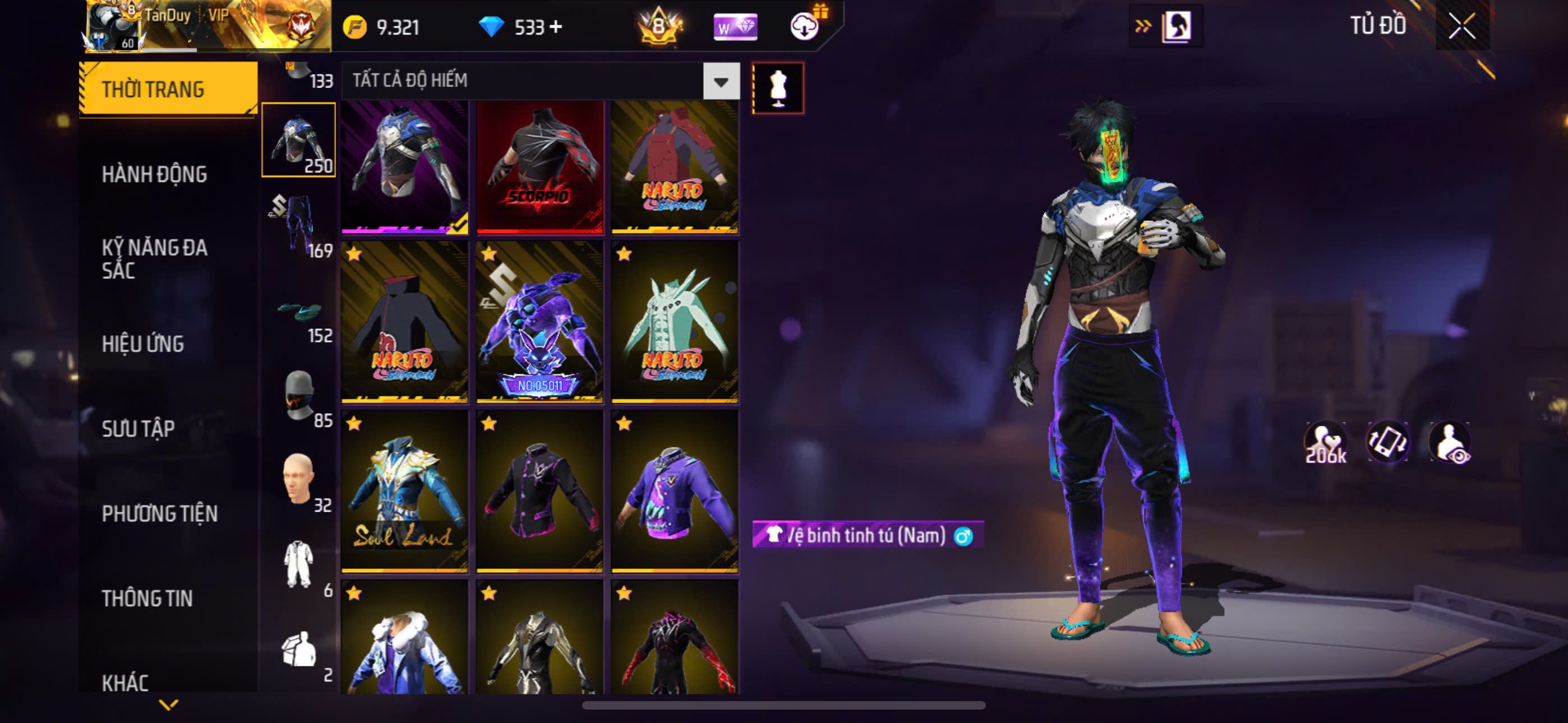
Task: Click the mannequin outfit preview button
Action: pyautogui.click(x=777, y=88)
